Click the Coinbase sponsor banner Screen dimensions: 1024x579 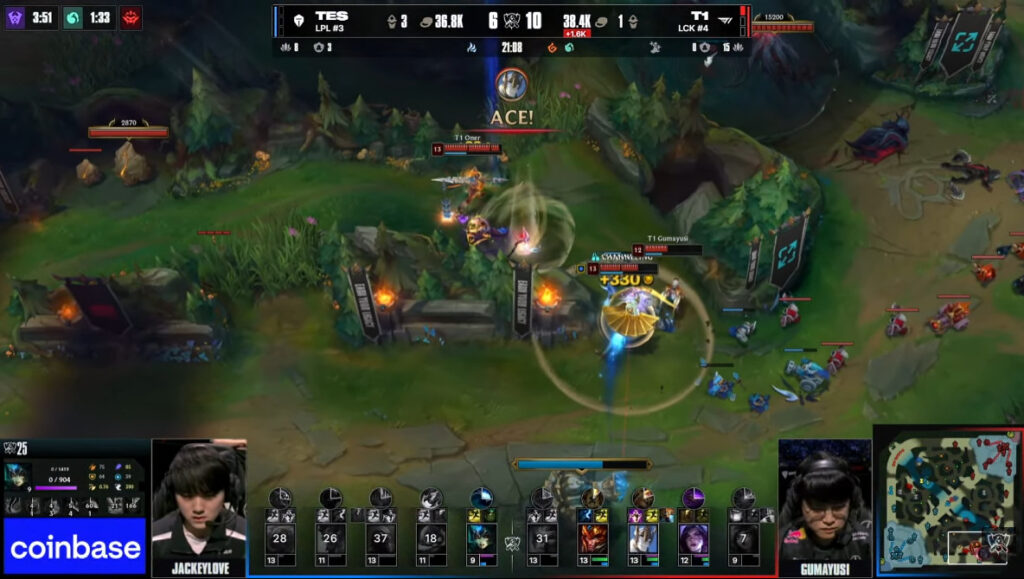75,546
